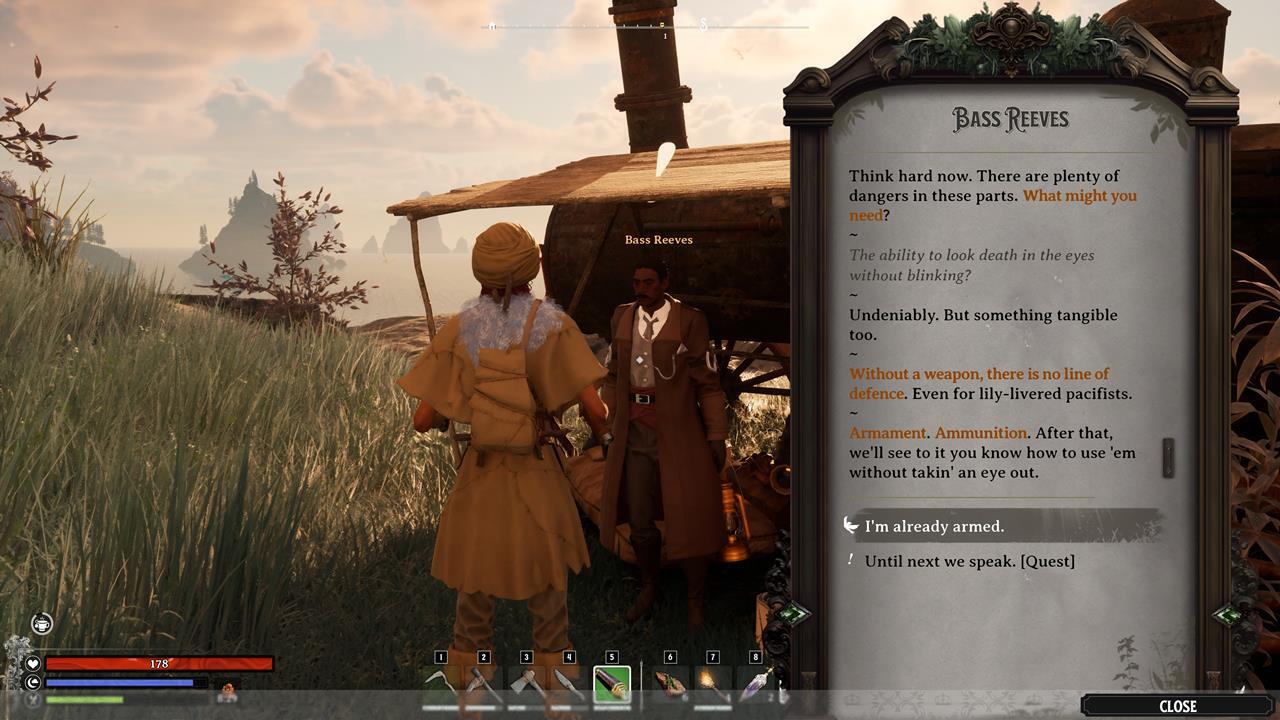Select the scythe in hotbar slot 1
Screen dimensions: 1280x720
(441, 685)
